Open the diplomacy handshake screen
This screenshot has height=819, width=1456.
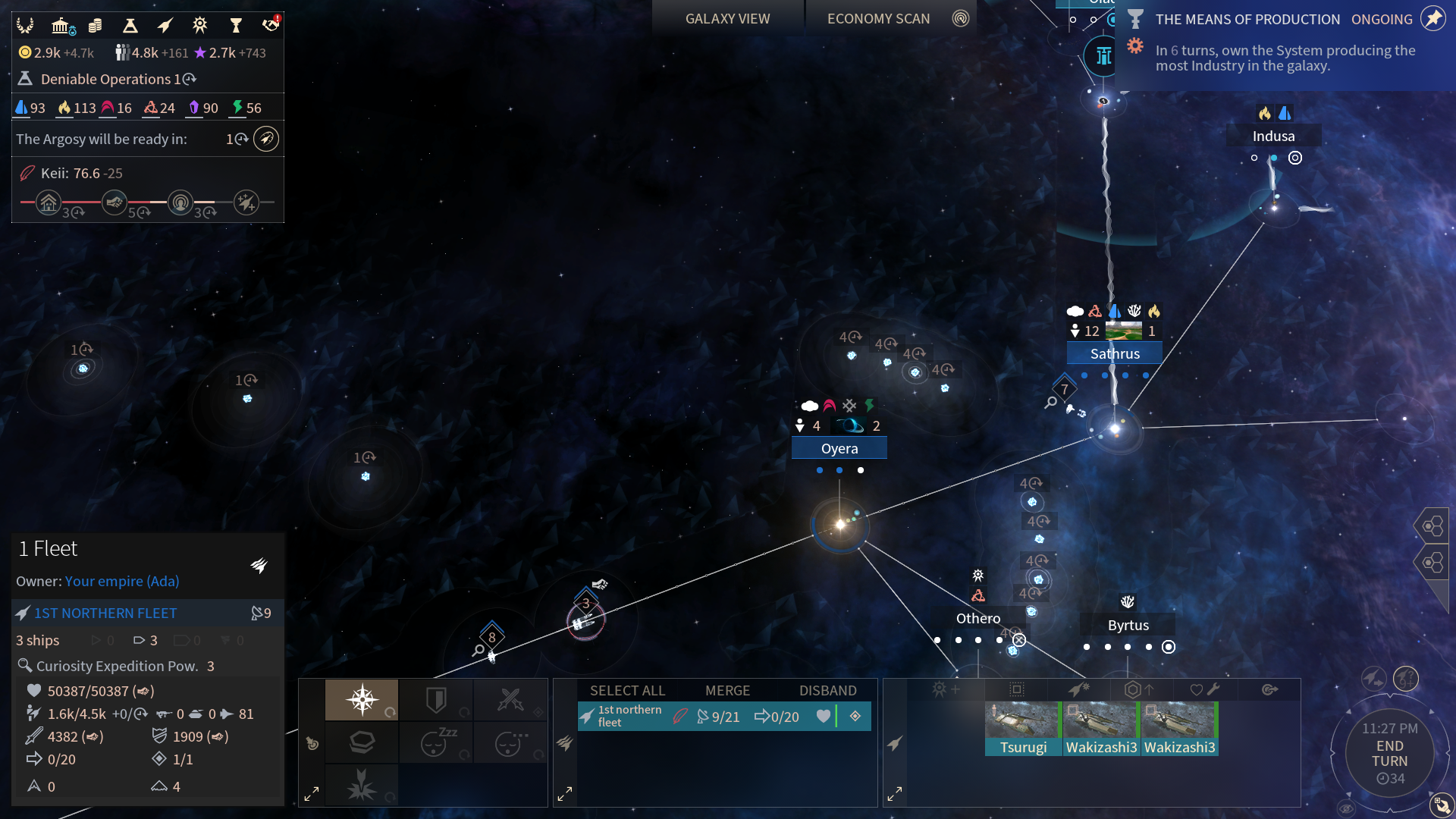tap(271, 26)
